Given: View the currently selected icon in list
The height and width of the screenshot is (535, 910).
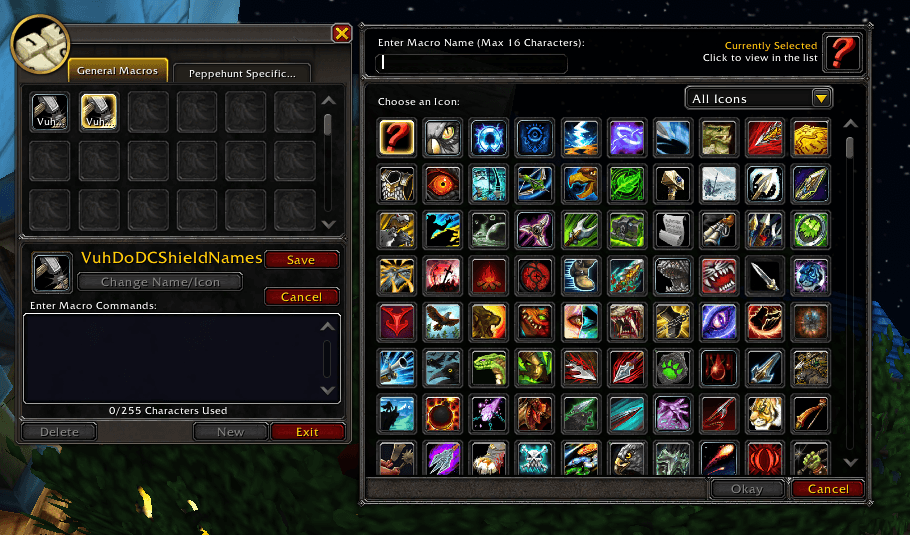Looking at the screenshot, I should click(843, 52).
